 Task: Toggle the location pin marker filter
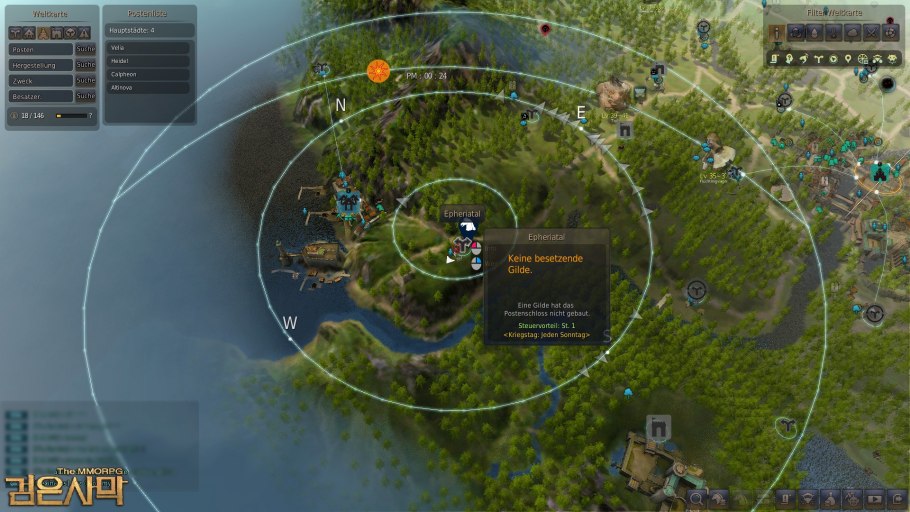pos(848,59)
